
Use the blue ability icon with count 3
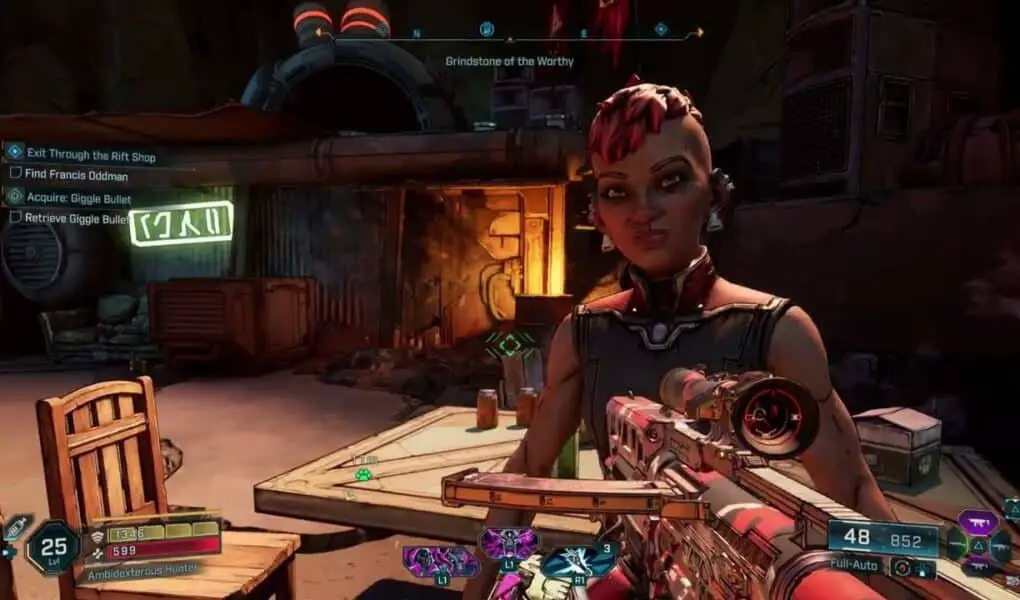point(578,559)
